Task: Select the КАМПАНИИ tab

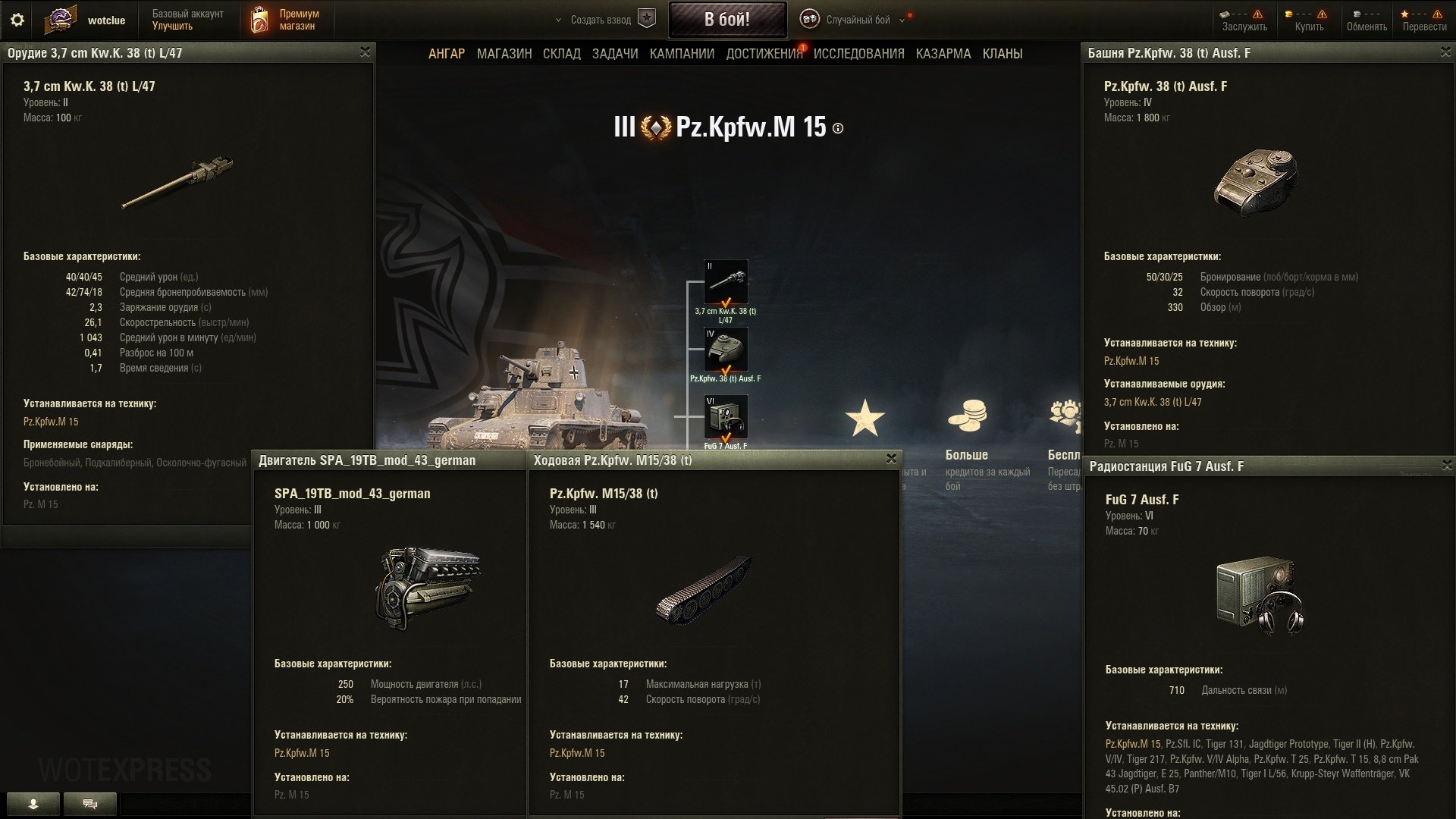Action: 682,54
